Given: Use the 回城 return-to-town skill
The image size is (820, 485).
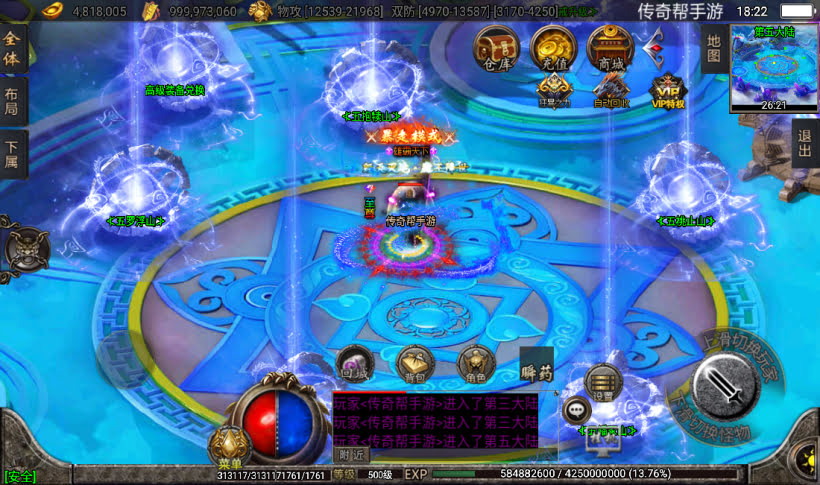Looking at the screenshot, I should (354, 365).
